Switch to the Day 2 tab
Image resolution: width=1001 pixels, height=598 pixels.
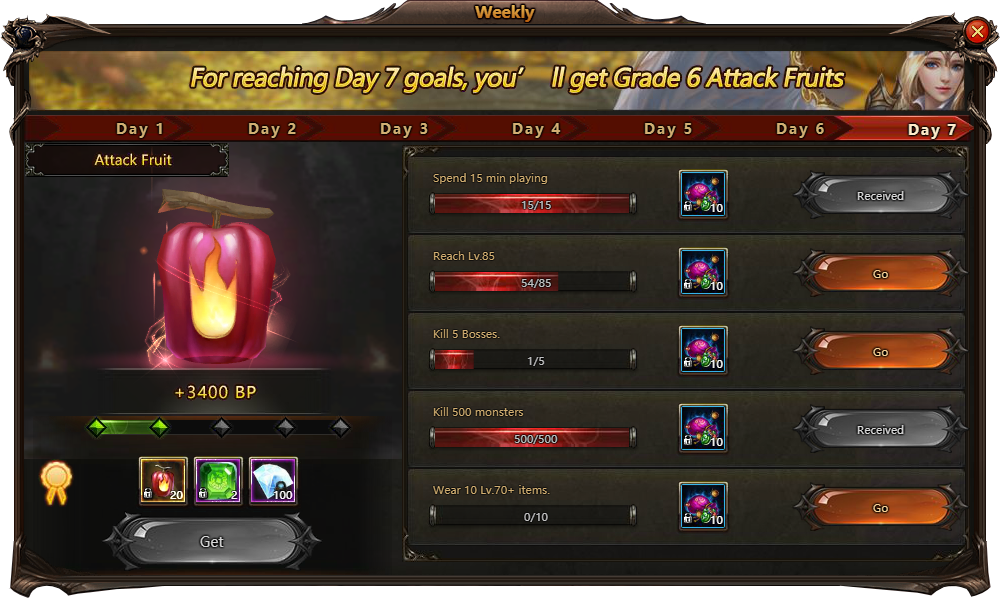pyautogui.click(x=272, y=128)
